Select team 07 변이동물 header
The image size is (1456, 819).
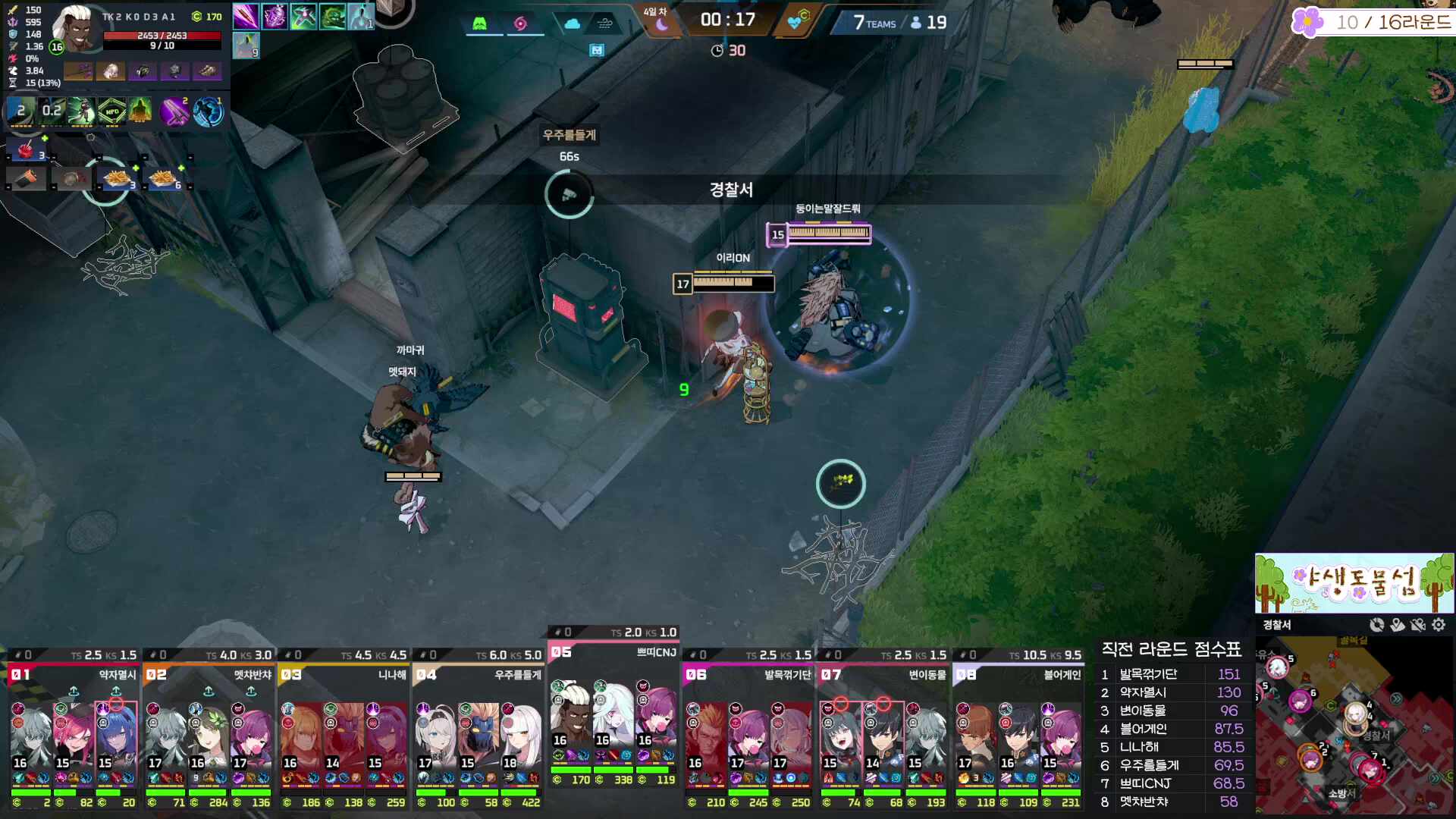click(x=883, y=674)
